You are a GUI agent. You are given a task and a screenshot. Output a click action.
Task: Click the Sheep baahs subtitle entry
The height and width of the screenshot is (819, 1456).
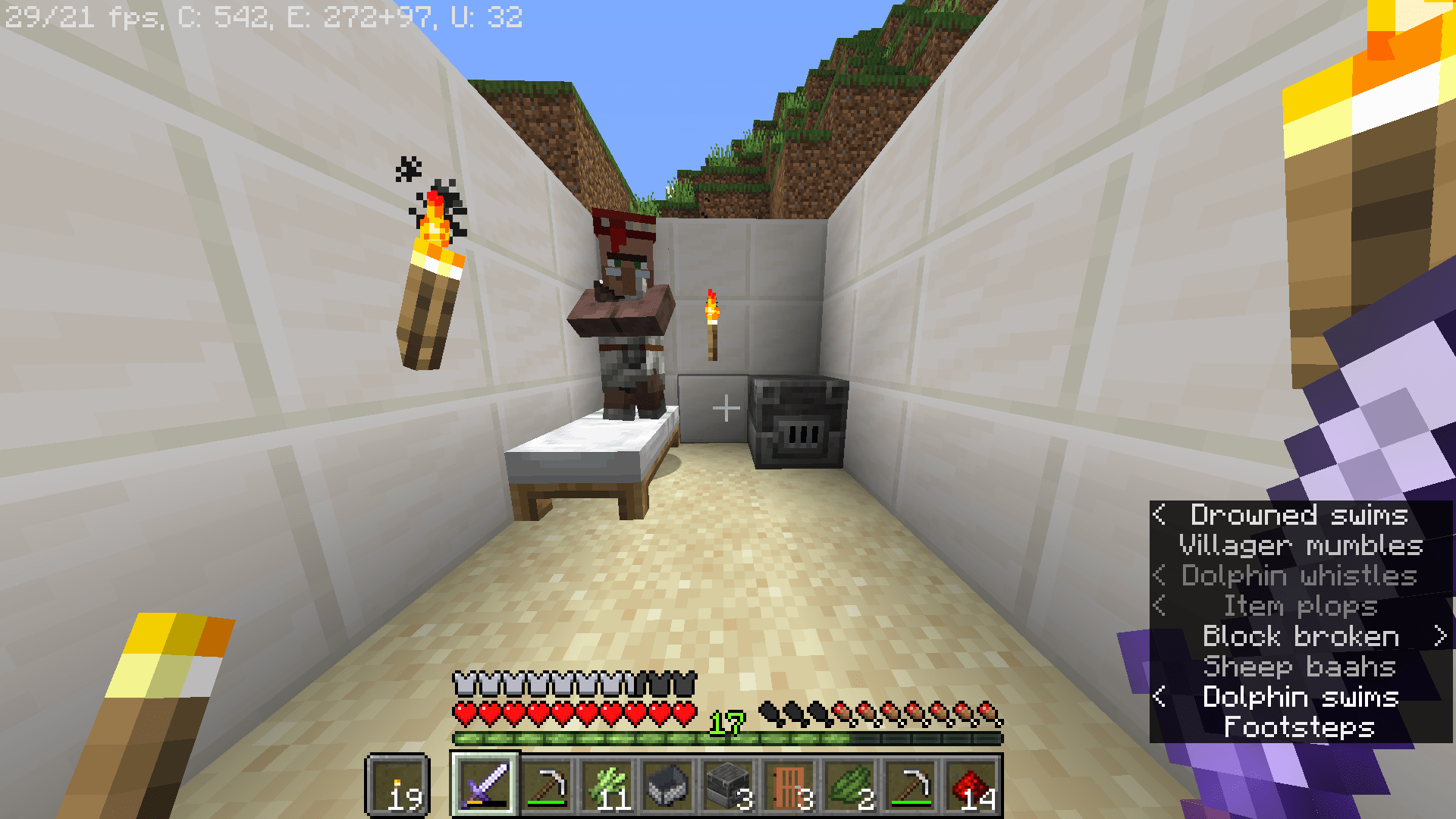(1300, 667)
